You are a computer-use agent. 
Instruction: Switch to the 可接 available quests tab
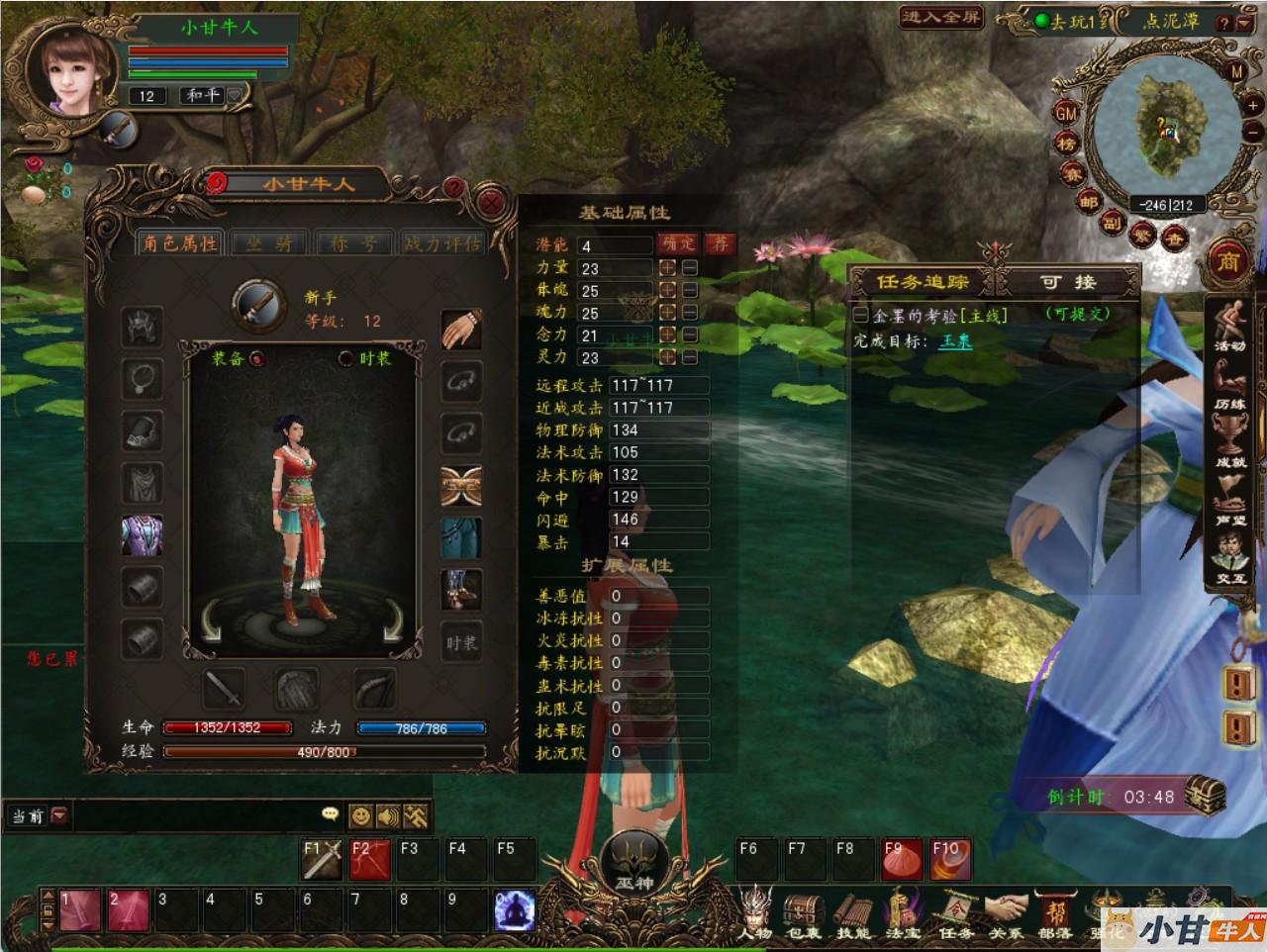1068,283
